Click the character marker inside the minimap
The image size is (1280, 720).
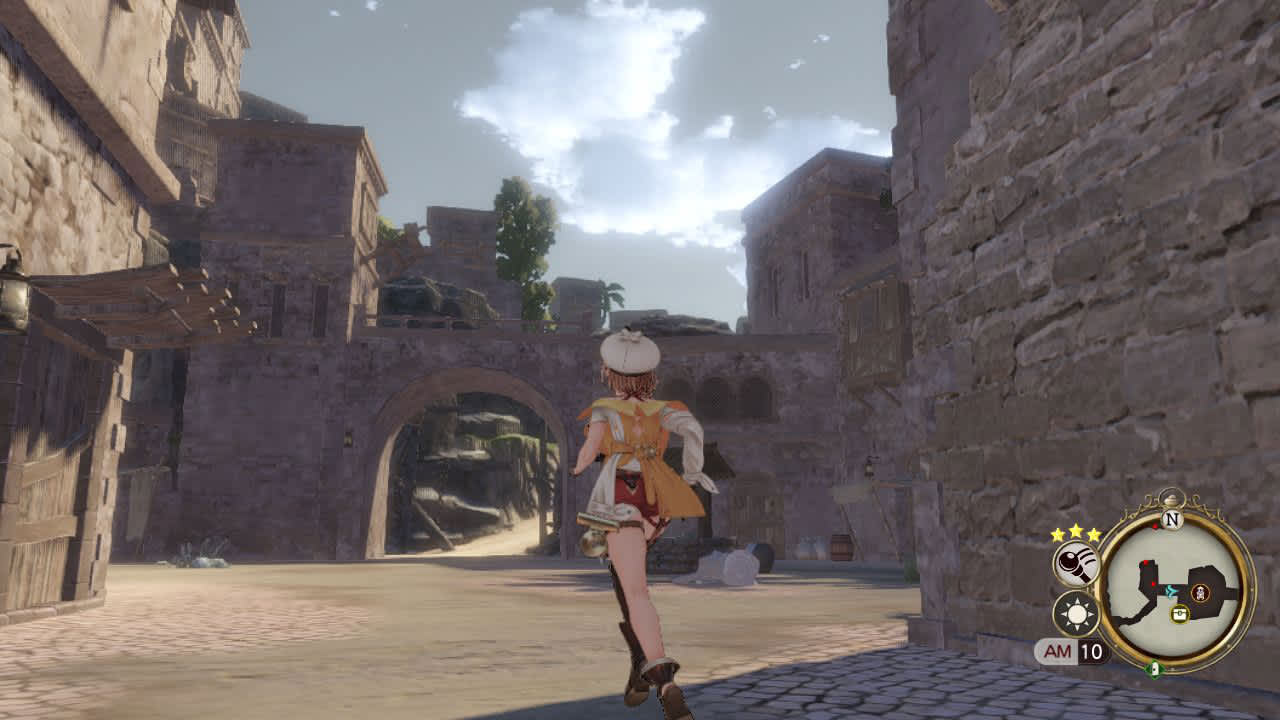[x=1200, y=593]
